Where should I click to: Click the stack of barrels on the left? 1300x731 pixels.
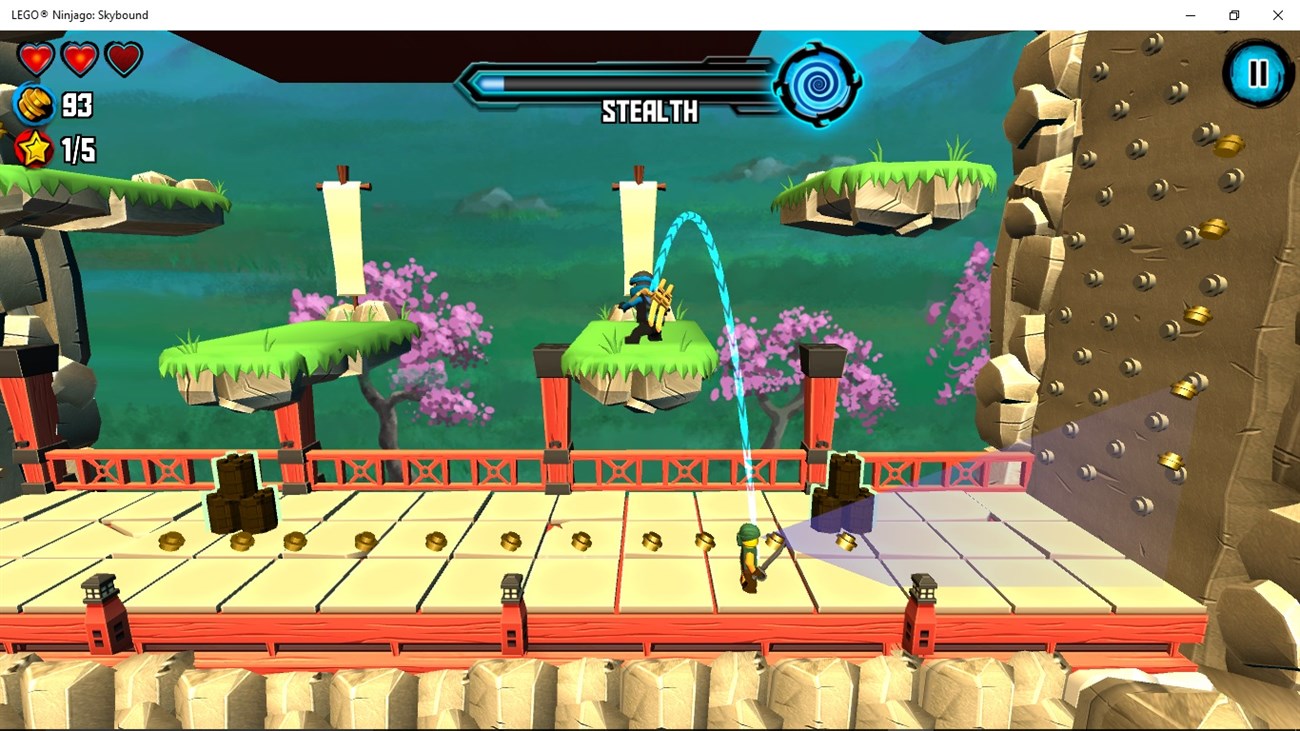pyautogui.click(x=242, y=490)
